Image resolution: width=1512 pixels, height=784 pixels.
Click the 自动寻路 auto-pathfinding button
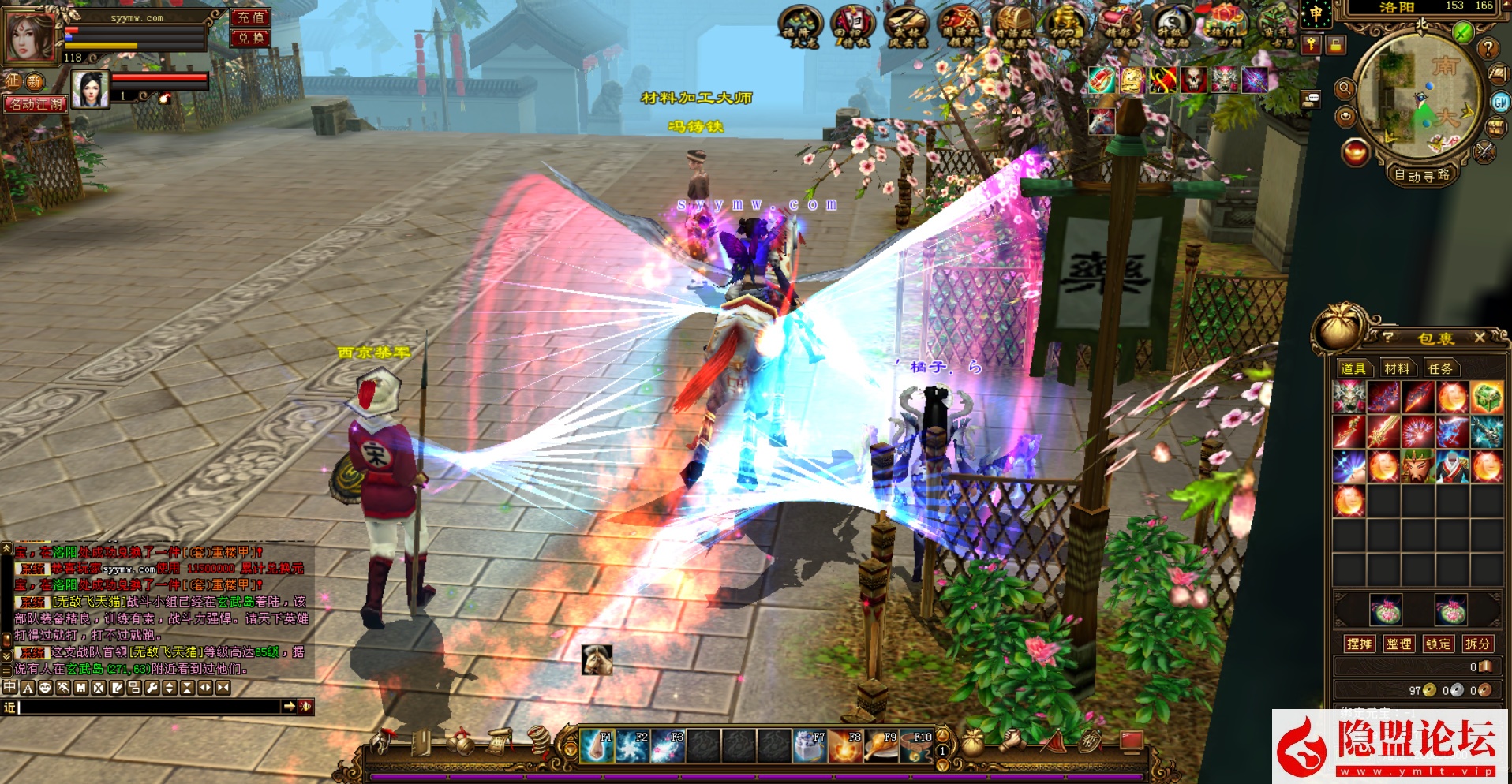1421,175
